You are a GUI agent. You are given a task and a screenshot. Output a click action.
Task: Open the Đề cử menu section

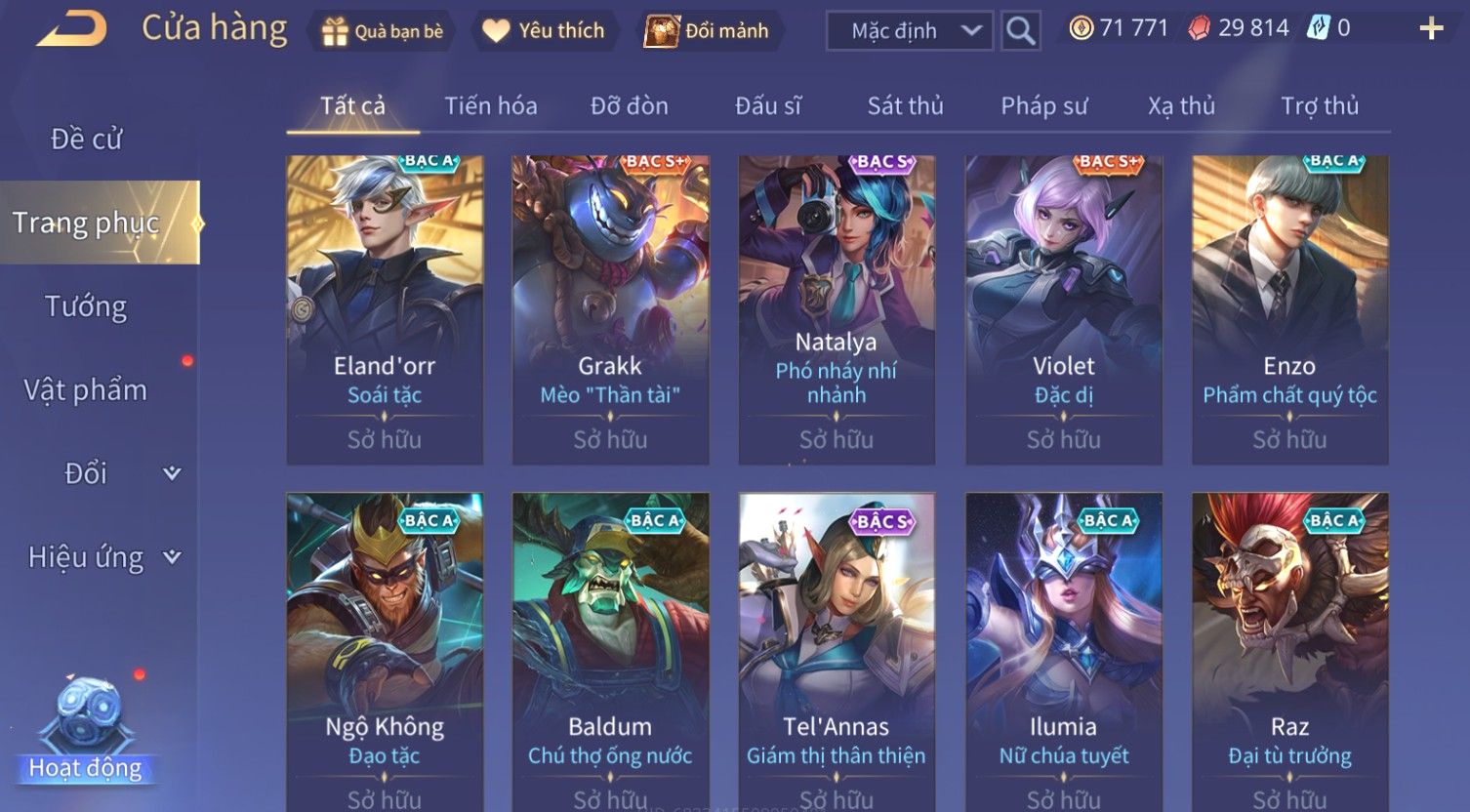tap(86, 139)
